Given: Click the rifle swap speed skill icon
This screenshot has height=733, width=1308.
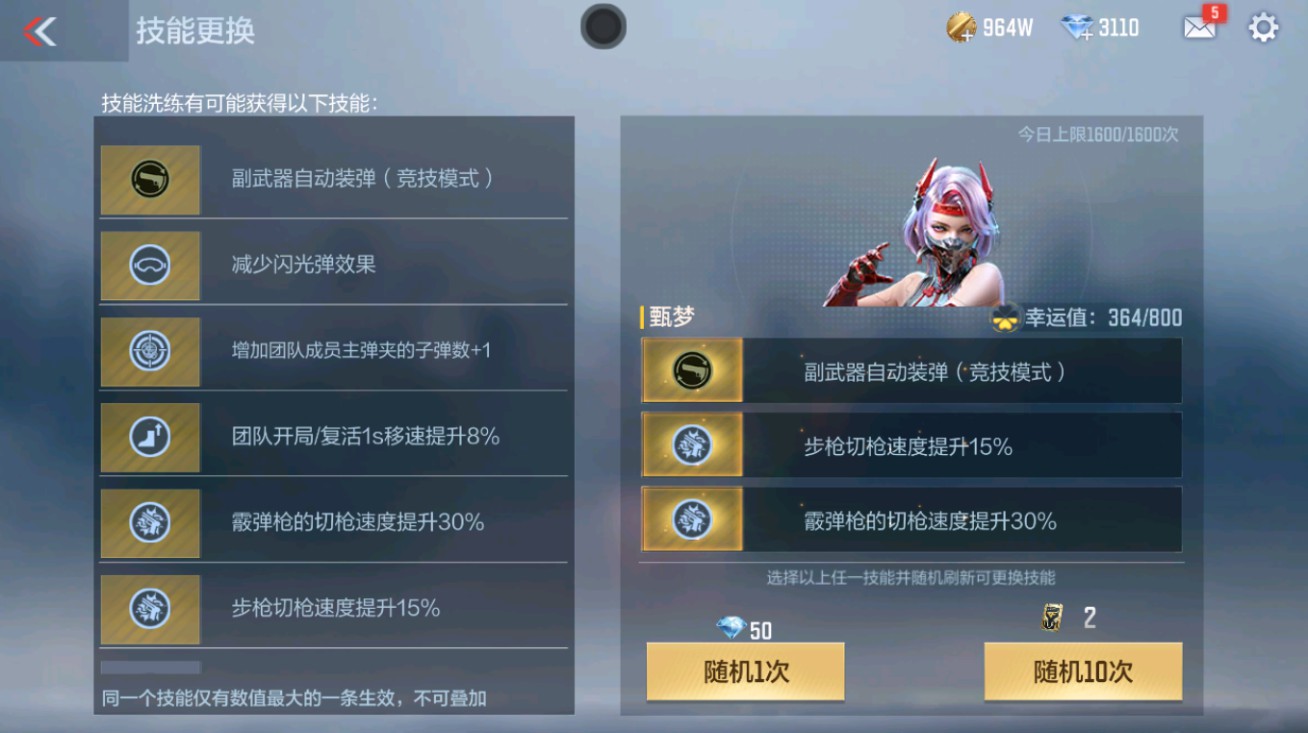Looking at the screenshot, I should pyautogui.click(x=150, y=609).
